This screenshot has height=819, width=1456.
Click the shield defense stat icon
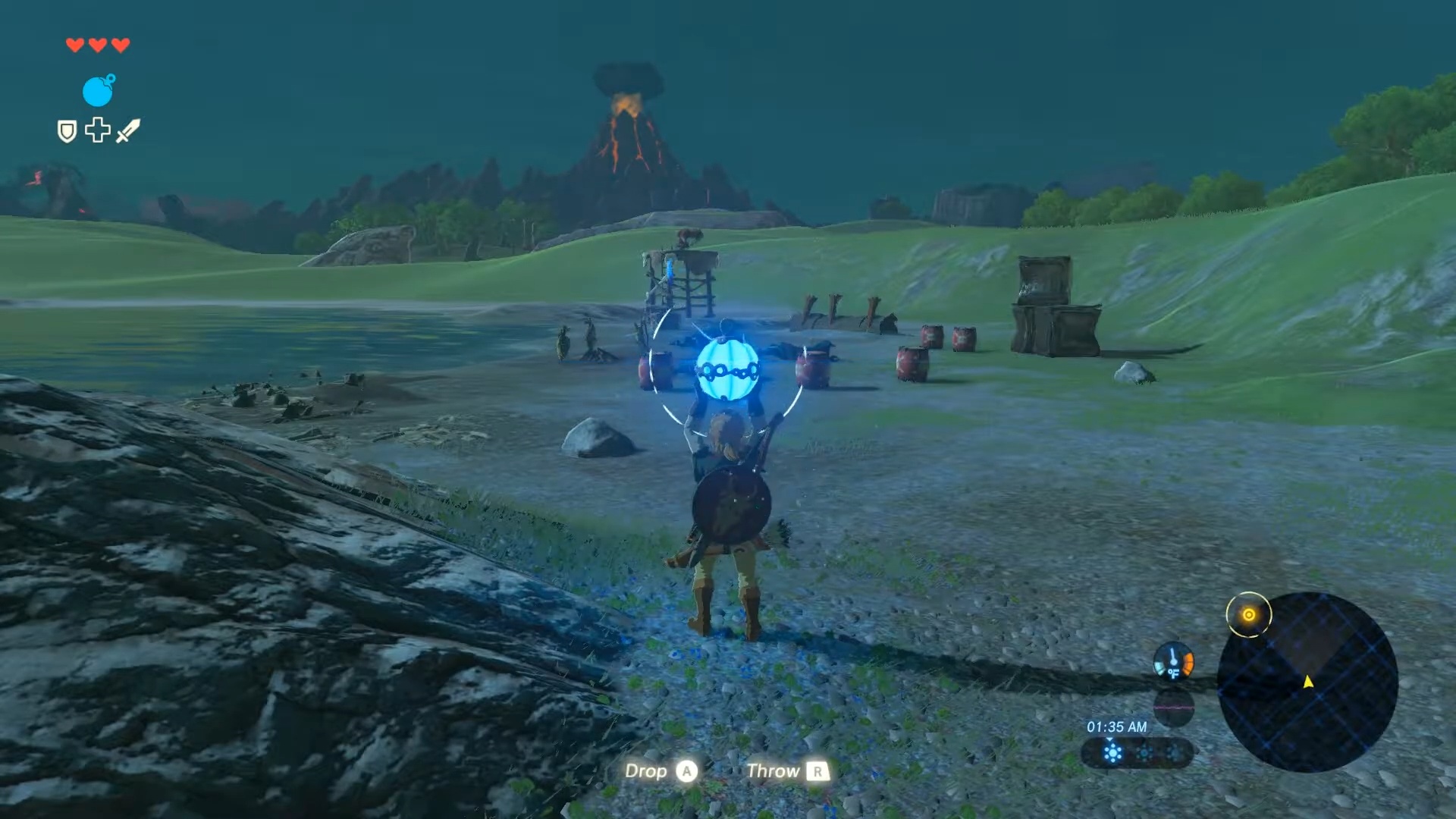pos(66,131)
